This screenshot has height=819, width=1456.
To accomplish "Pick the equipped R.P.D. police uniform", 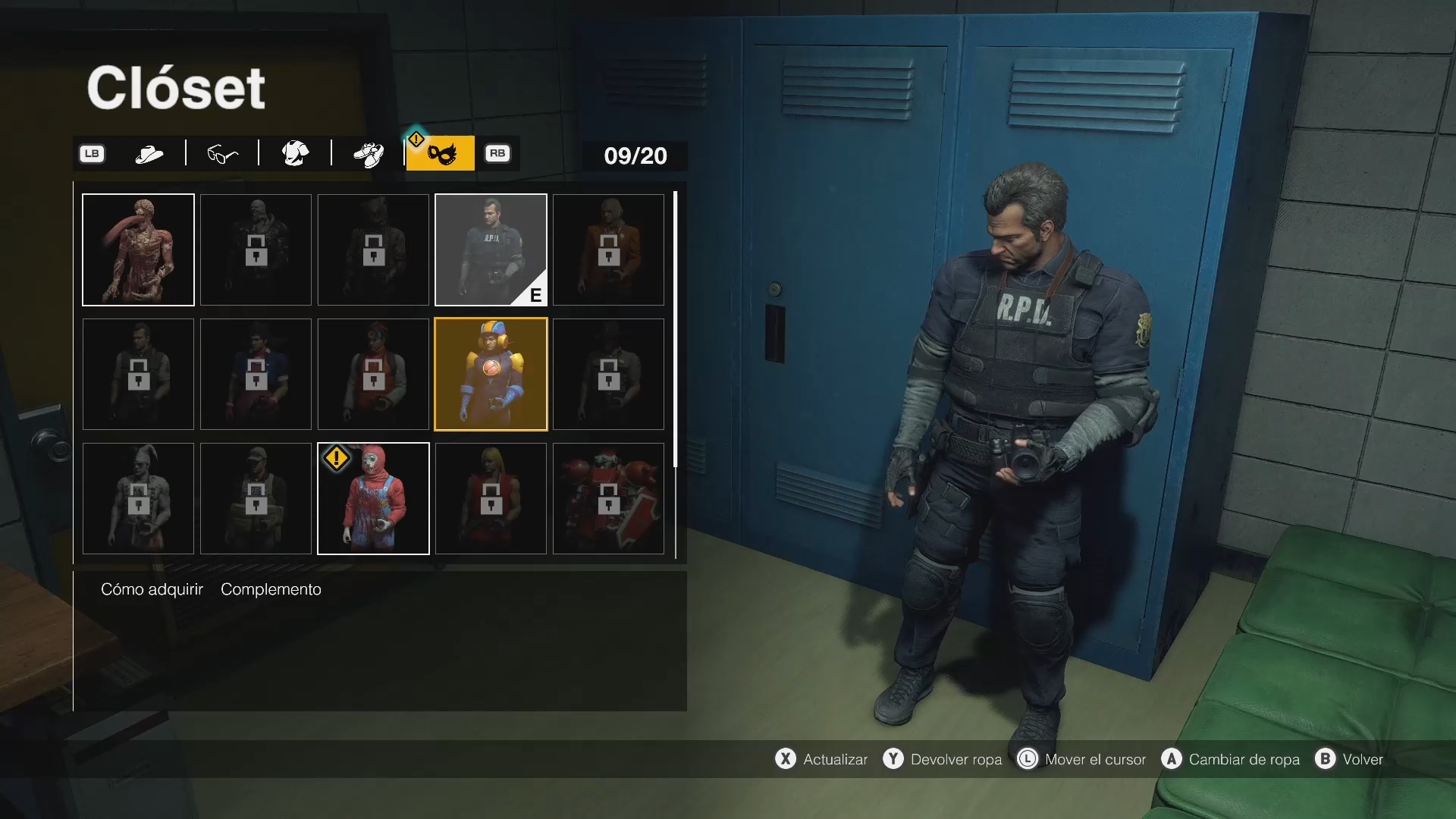I will click(x=491, y=249).
